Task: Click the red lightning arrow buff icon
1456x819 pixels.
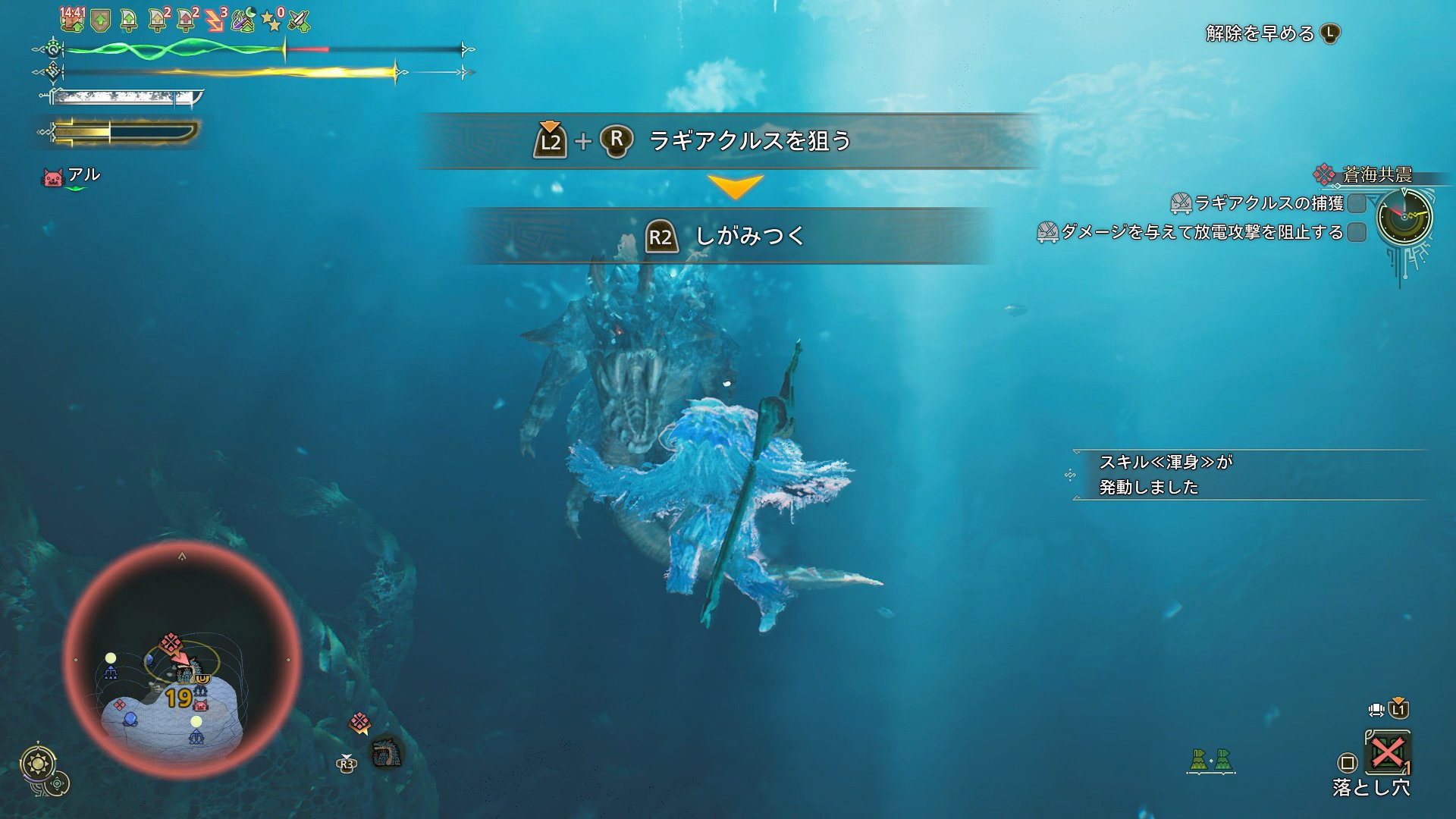Action: 215,20
